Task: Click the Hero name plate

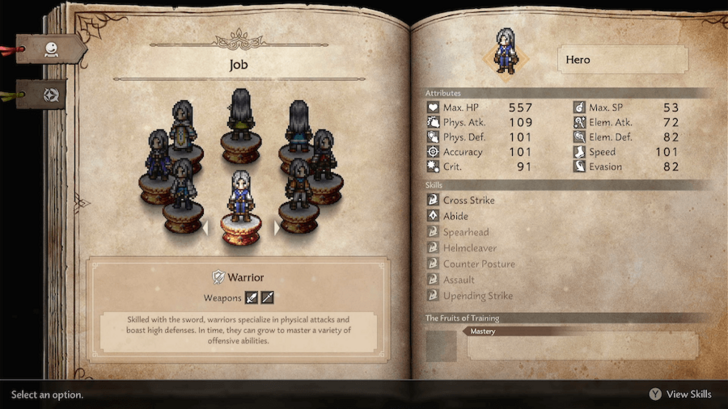Action: (x=621, y=60)
